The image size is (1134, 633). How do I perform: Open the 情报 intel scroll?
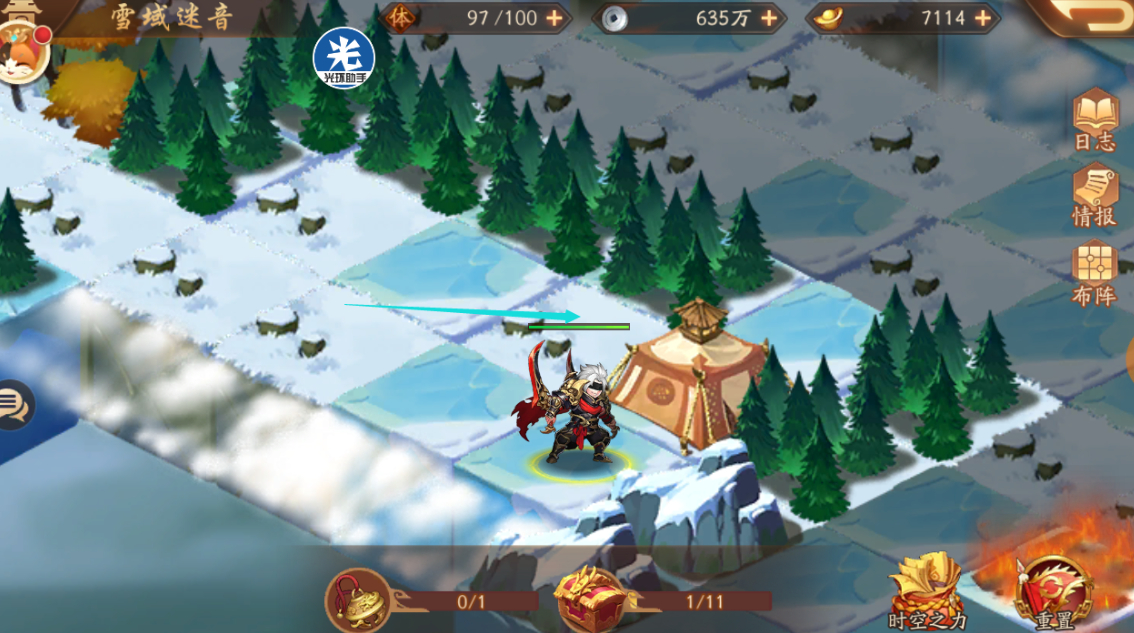point(1094,194)
